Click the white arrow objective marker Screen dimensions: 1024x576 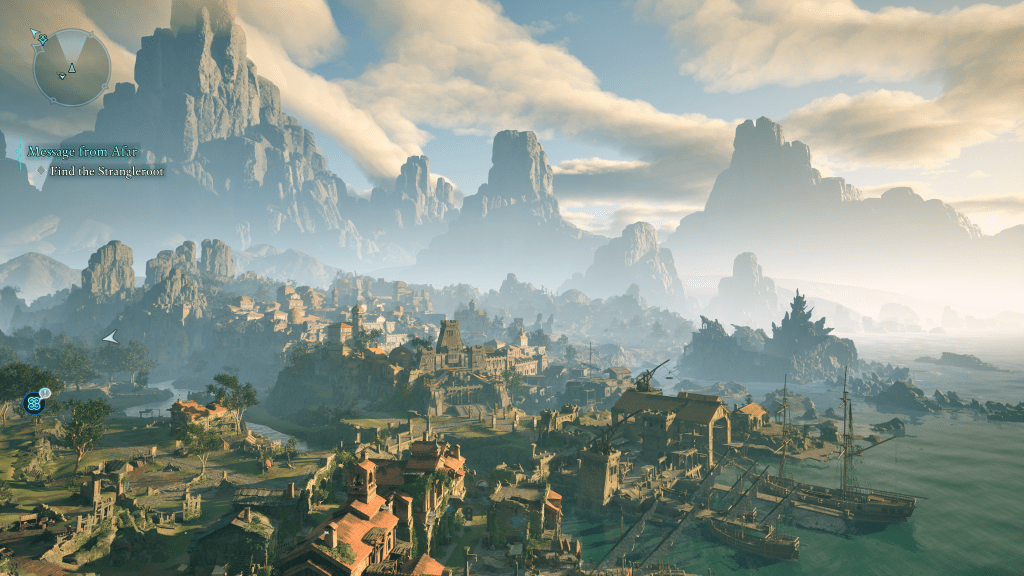tap(110, 338)
